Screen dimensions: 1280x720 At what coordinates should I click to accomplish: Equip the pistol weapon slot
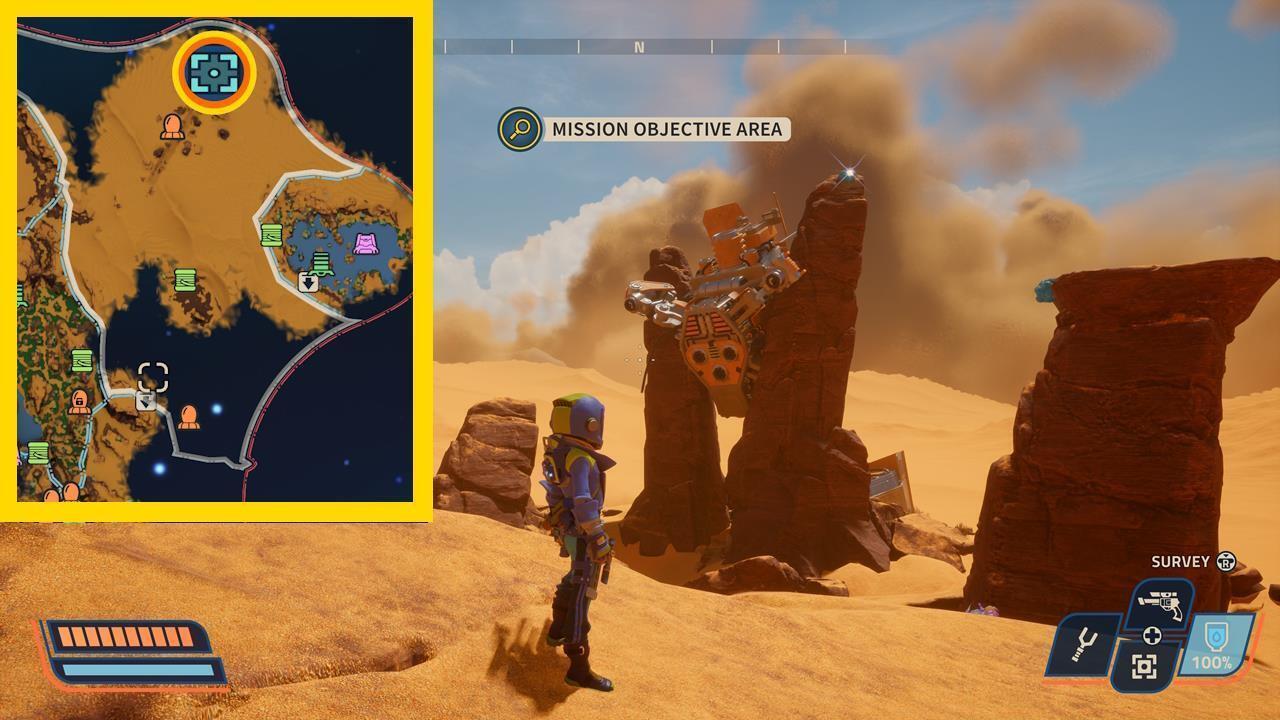pyautogui.click(x=1161, y=604)
